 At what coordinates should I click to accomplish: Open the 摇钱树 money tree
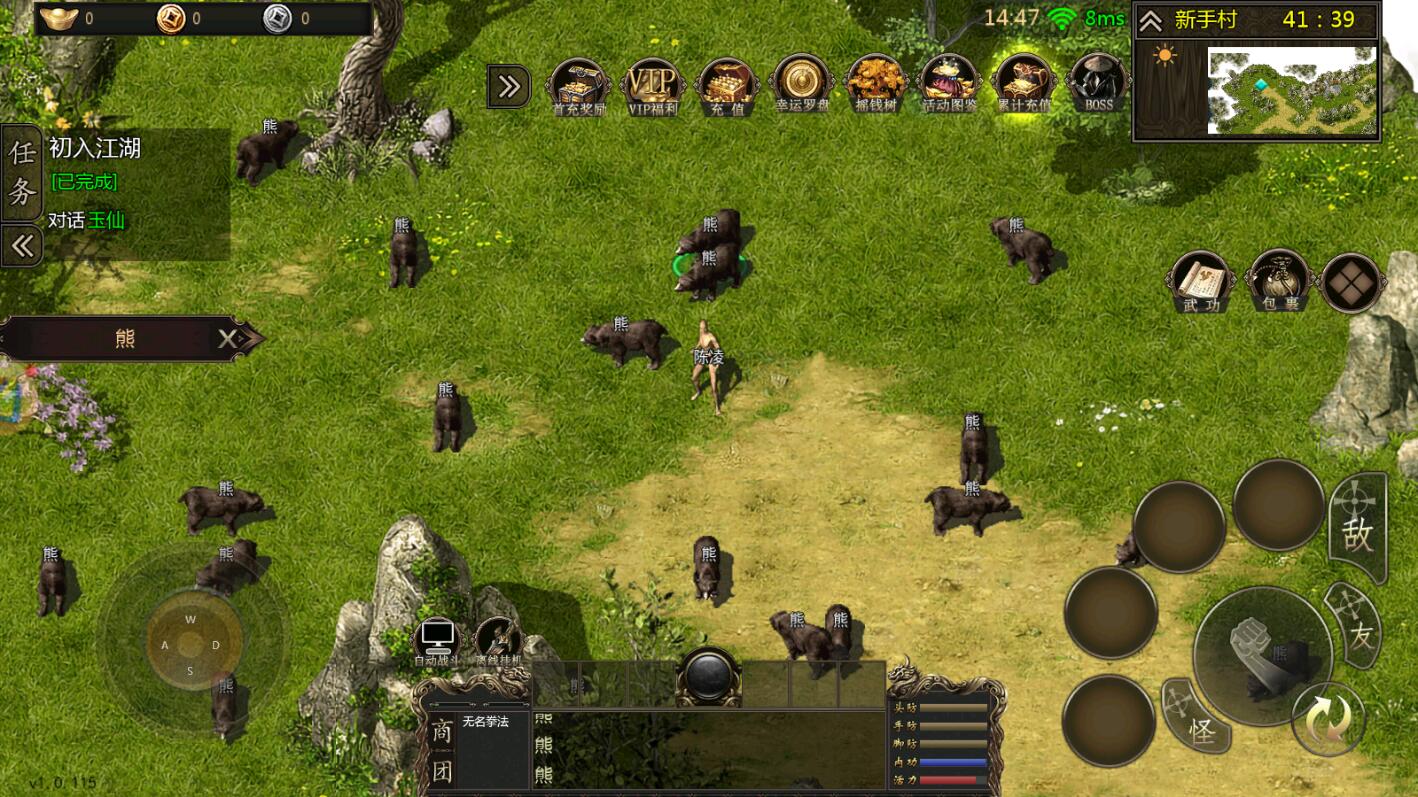click(876, 85)
